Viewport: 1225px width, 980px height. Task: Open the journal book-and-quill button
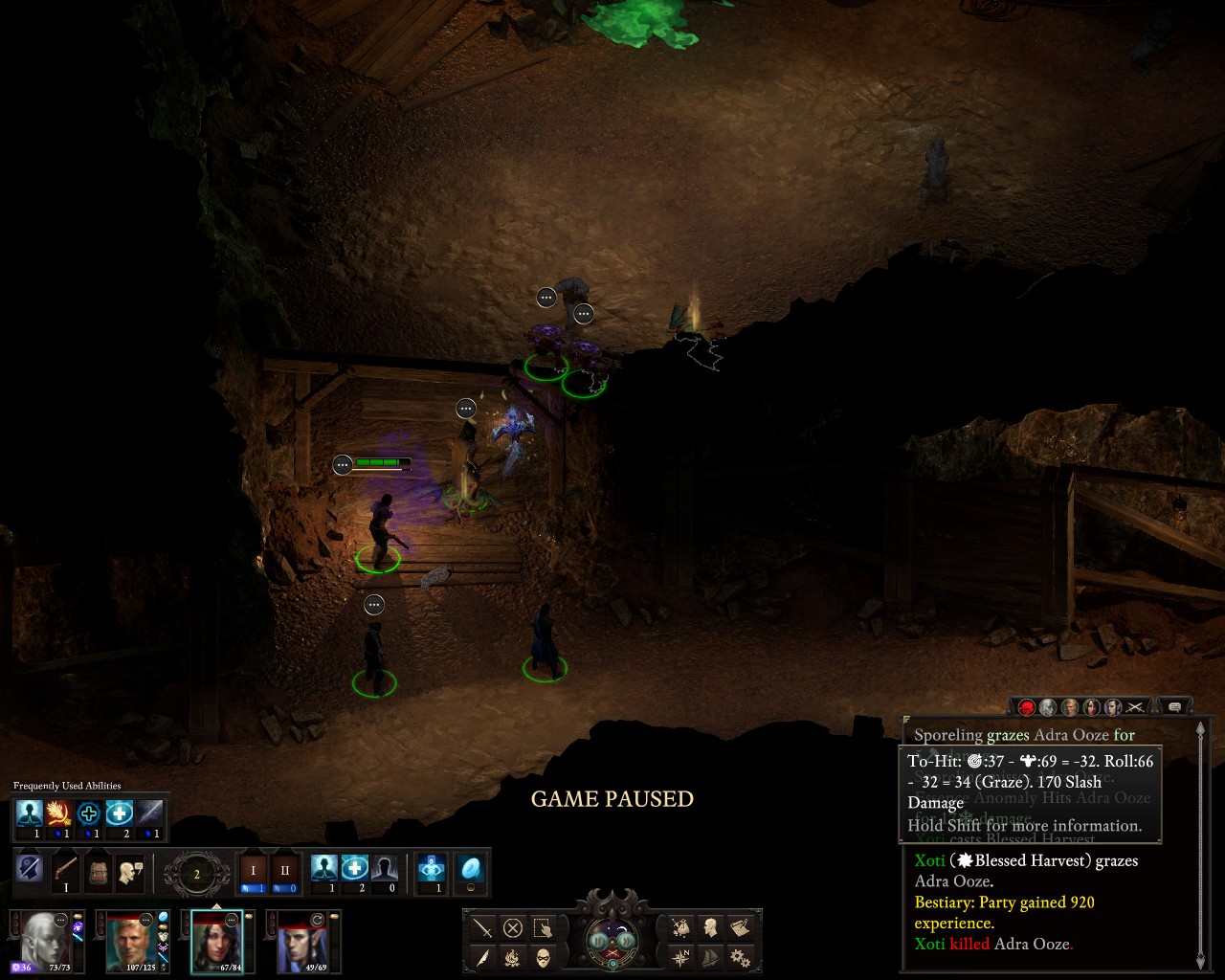(740, 927)
